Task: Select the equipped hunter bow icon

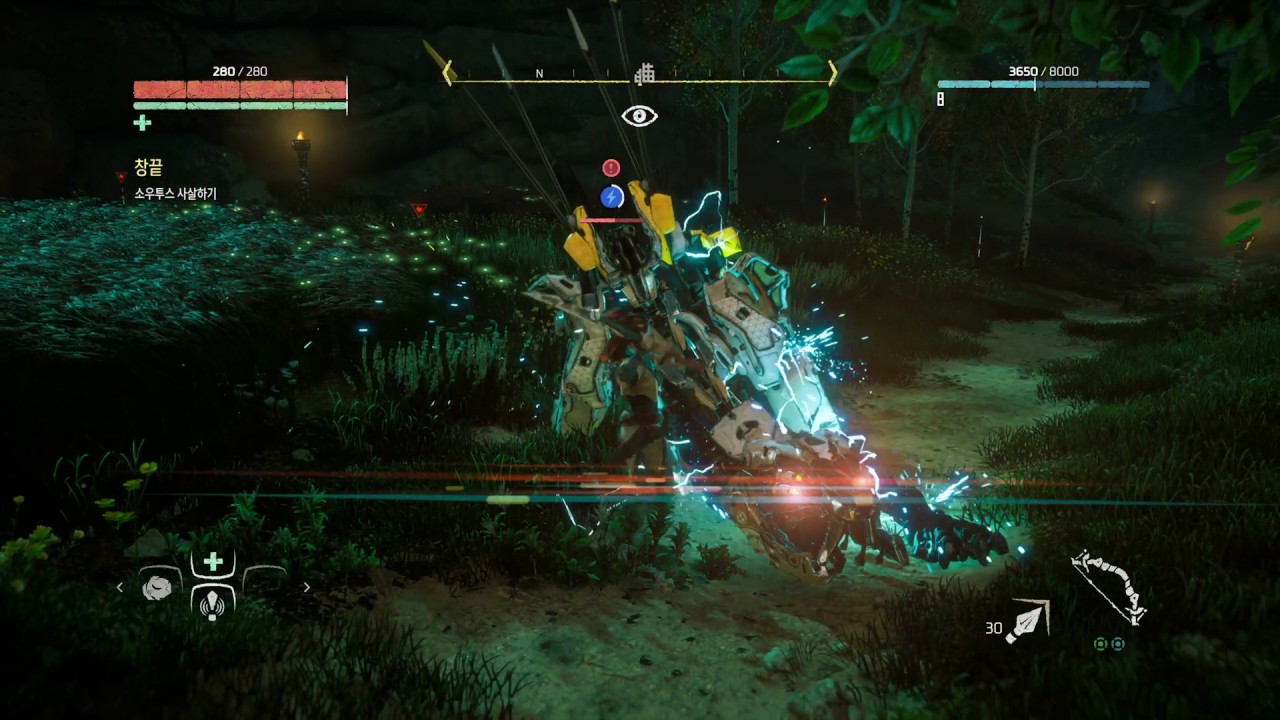Action: 1108,586
